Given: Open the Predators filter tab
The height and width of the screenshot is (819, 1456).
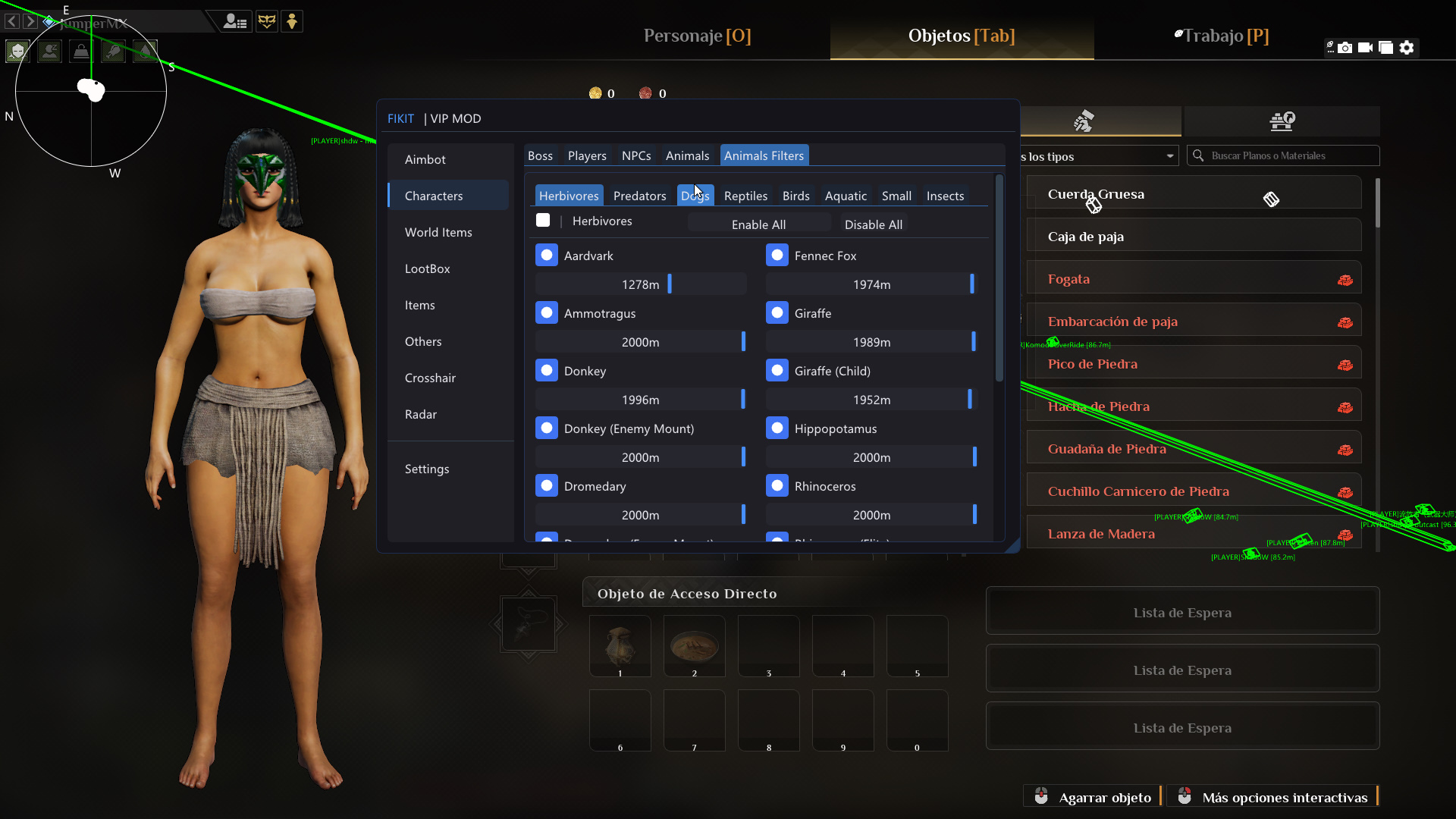Looking at the screenshot, I should 639,196.
